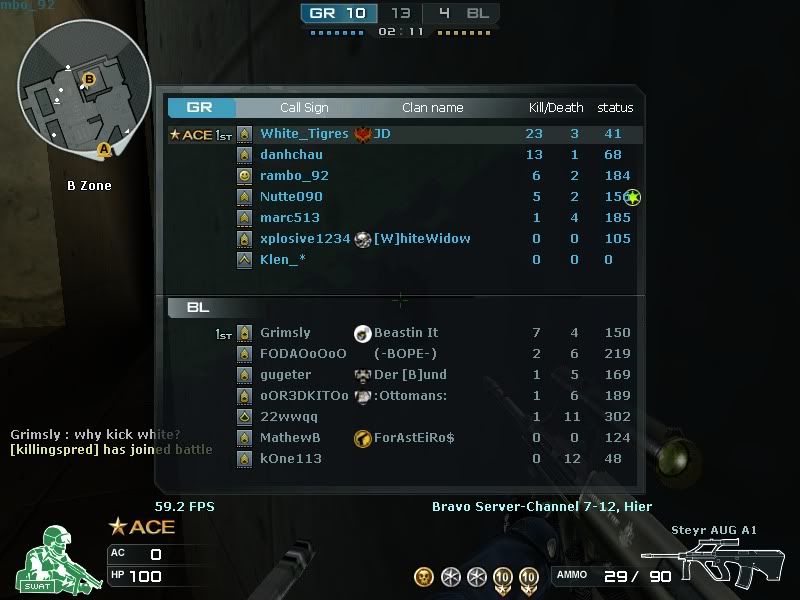800x600 pixels.
Task: Select the White_Tigres scoreboard row
Action: pyautogui.click(x=304, y=134)
